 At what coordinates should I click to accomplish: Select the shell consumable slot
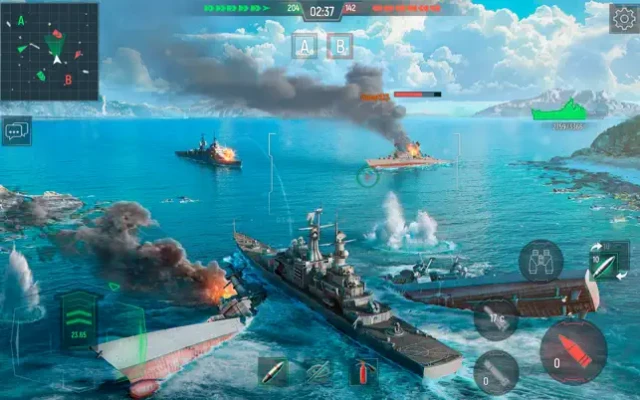point(273,372)
